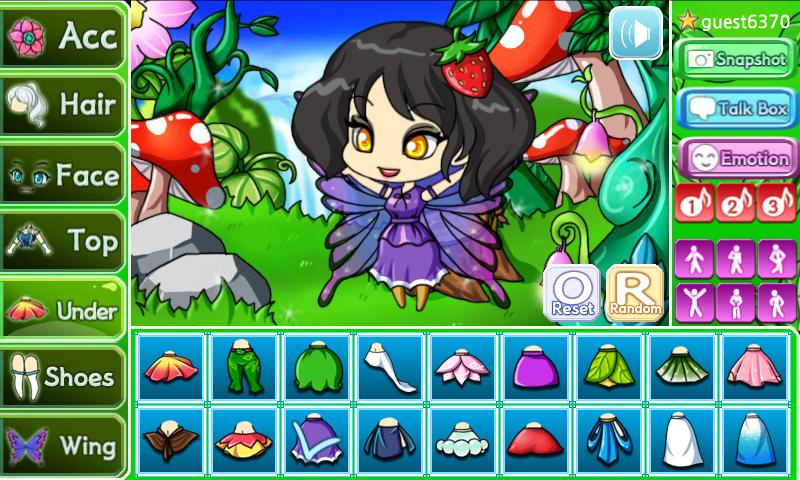800x480 pixels.
Task: Open the Talk Box
Action: [x=736, y=109]
